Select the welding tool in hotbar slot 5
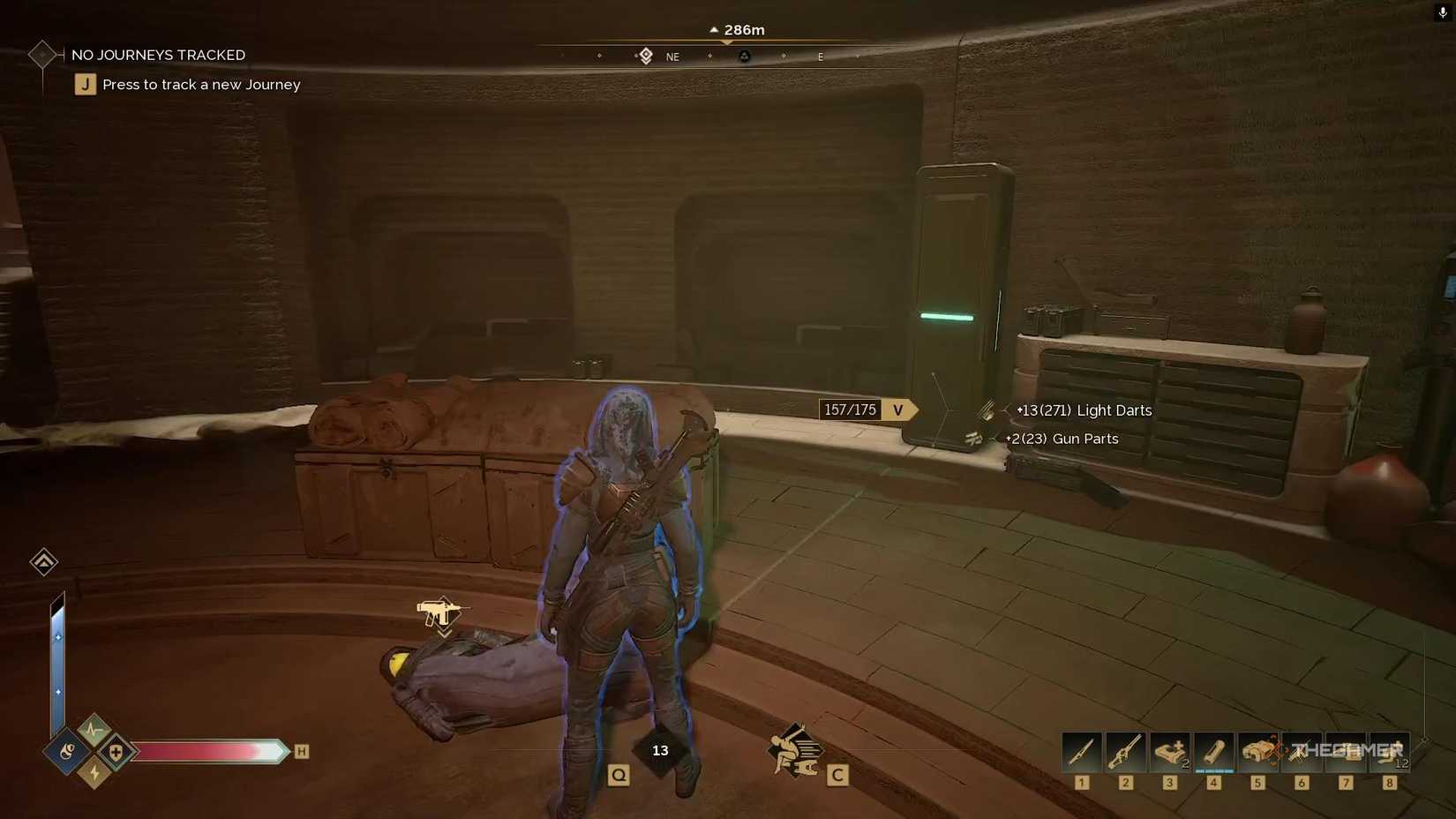The height and width of the screenshot is (819, 1456). click(x=1257, y=751)
